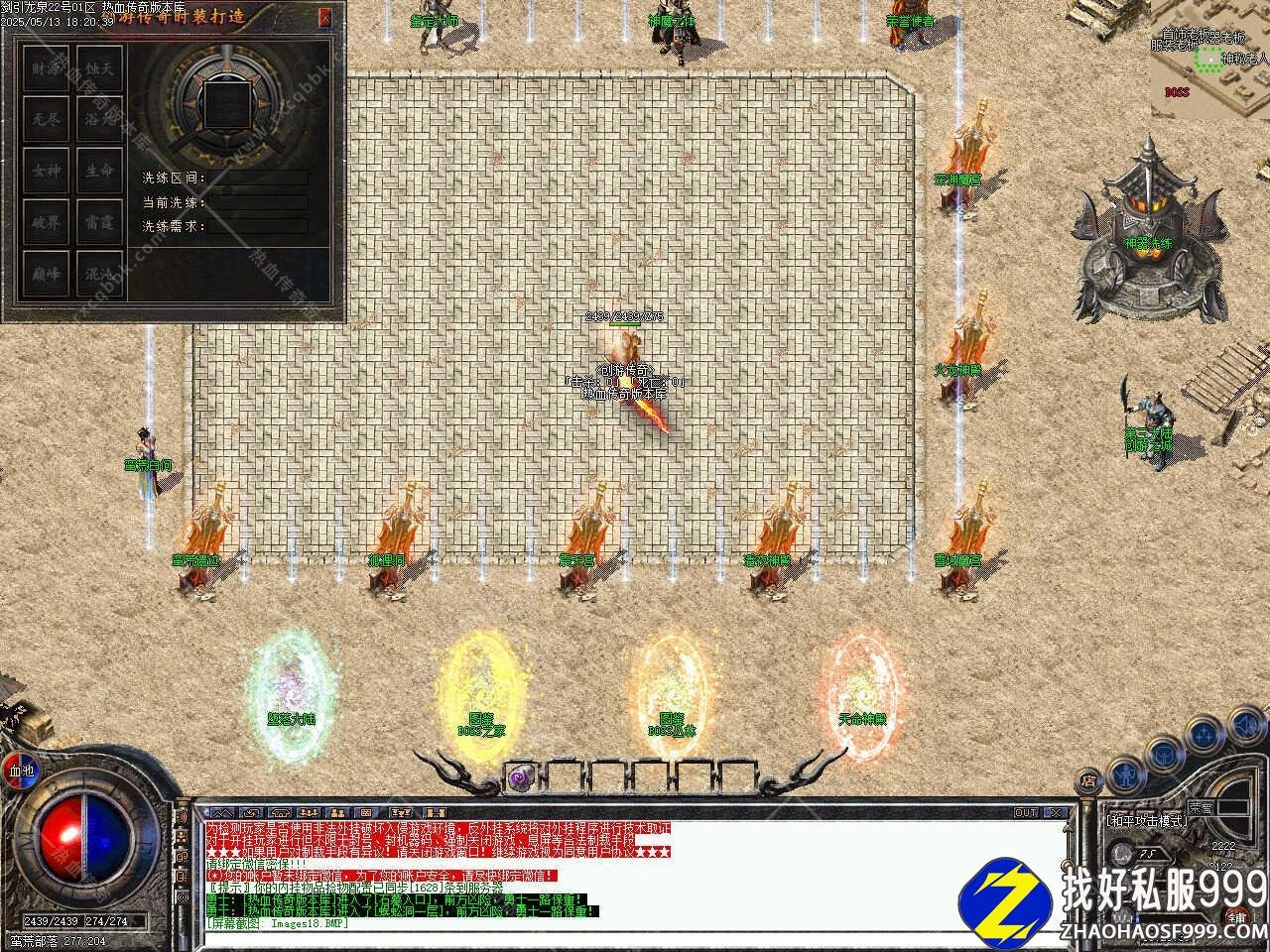
Task: Click the 破界 refinement option
Action: tap(46, 222)
